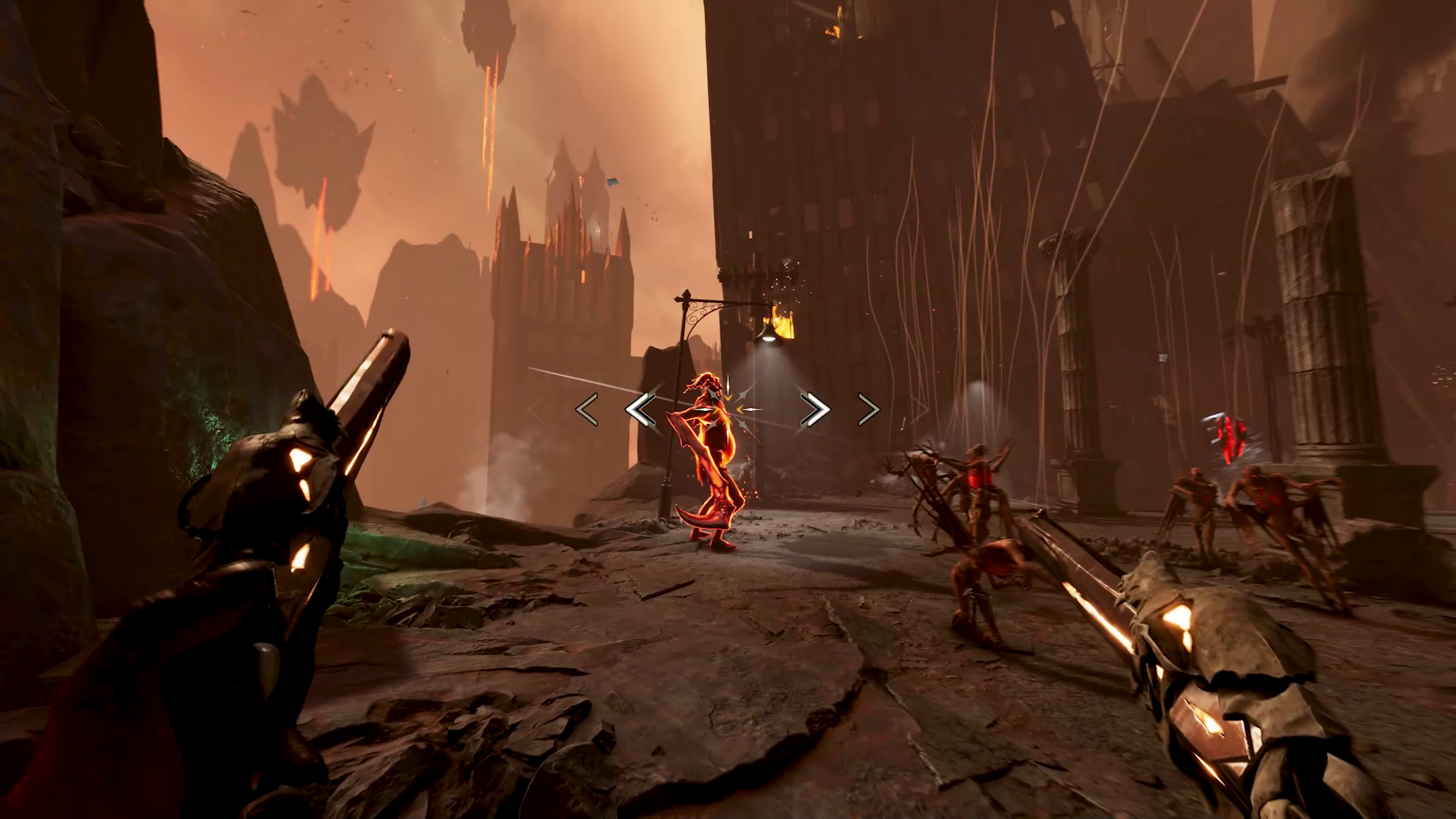This screenshot has width=1456, height=819.
Task: Click the outermost left beat chevron
Action: (585, 409)
